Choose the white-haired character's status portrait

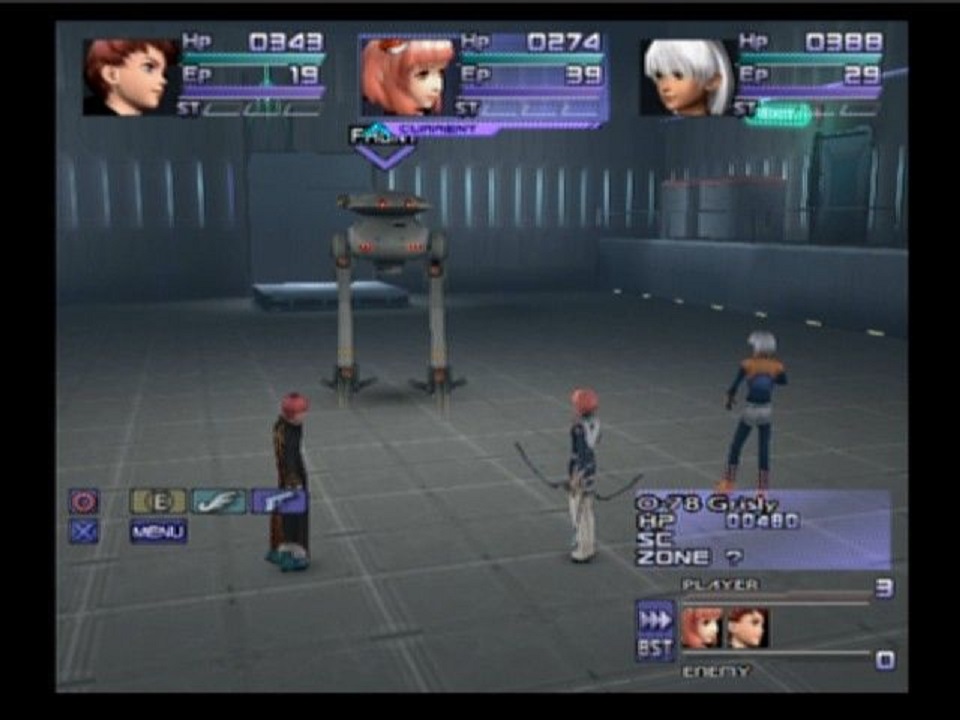687,77
